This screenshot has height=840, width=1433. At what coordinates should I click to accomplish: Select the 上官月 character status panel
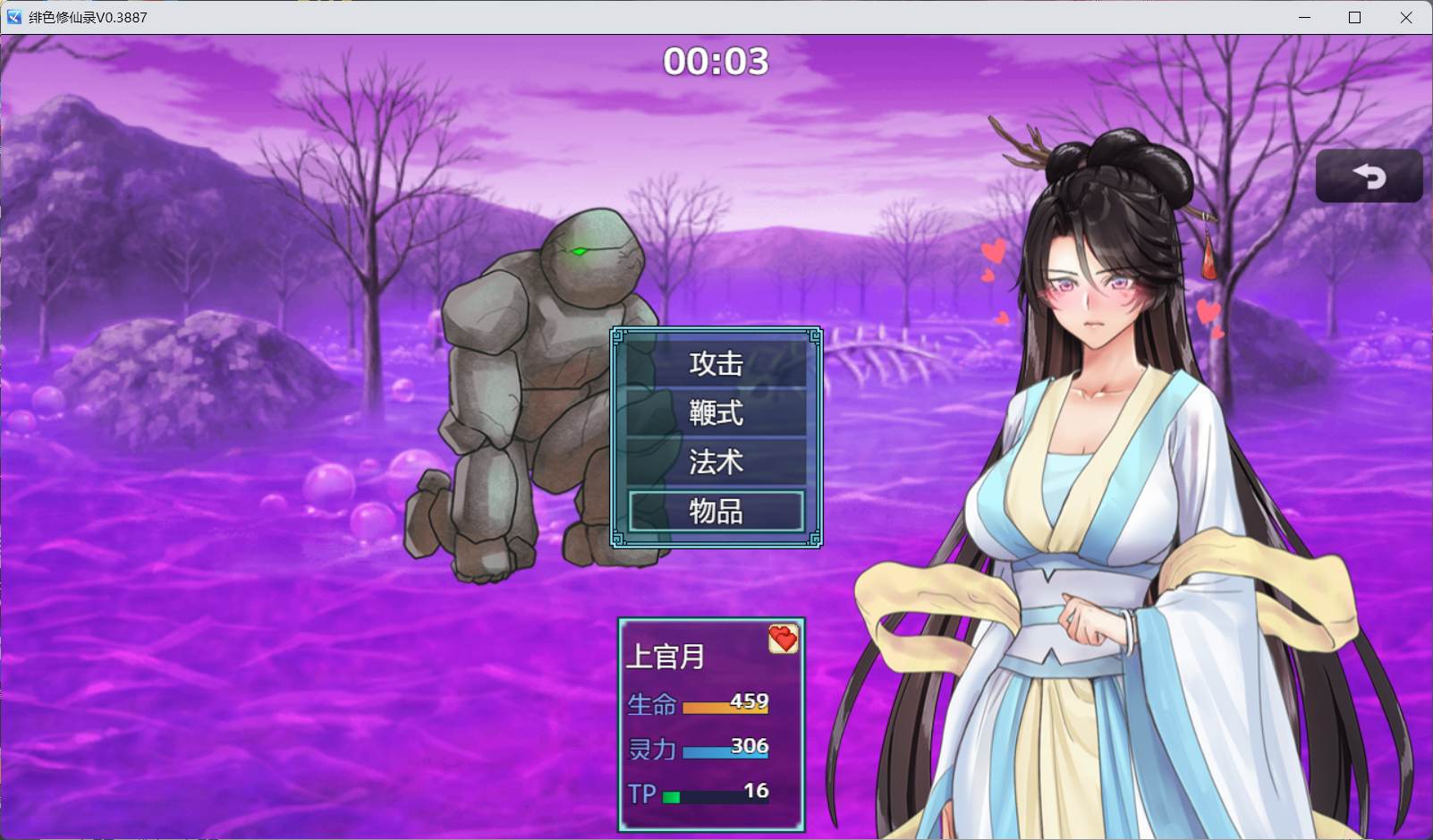pyautogui.click(x=711, y=725)
